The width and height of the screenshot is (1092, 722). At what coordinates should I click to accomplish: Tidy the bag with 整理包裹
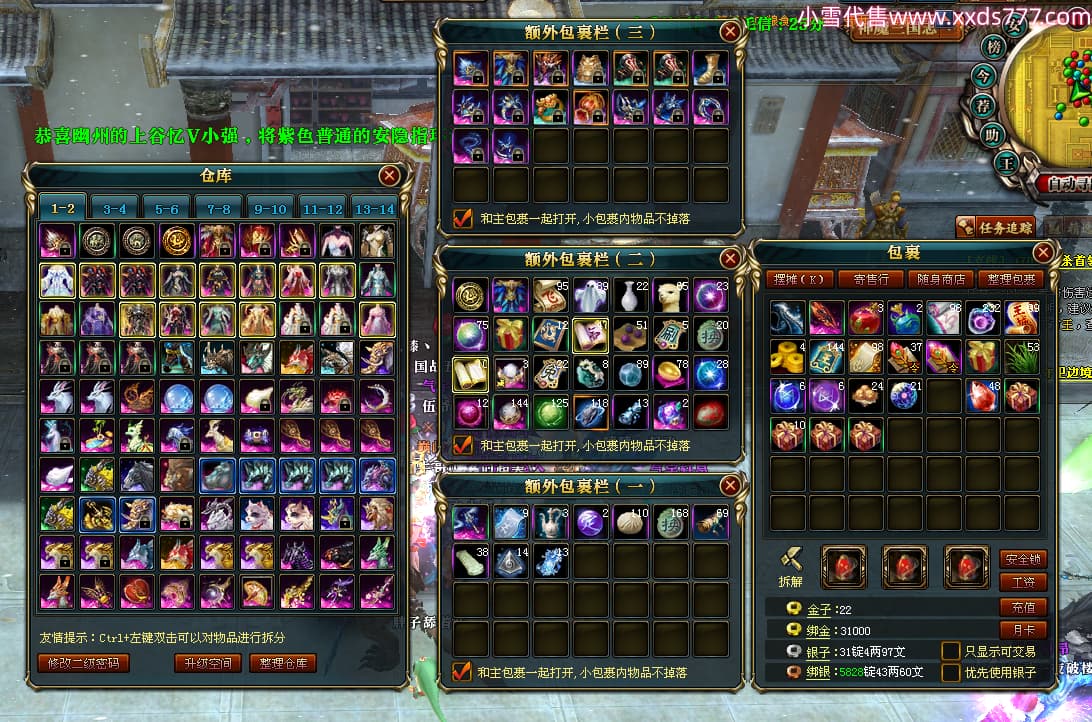tap(1013, 279)
